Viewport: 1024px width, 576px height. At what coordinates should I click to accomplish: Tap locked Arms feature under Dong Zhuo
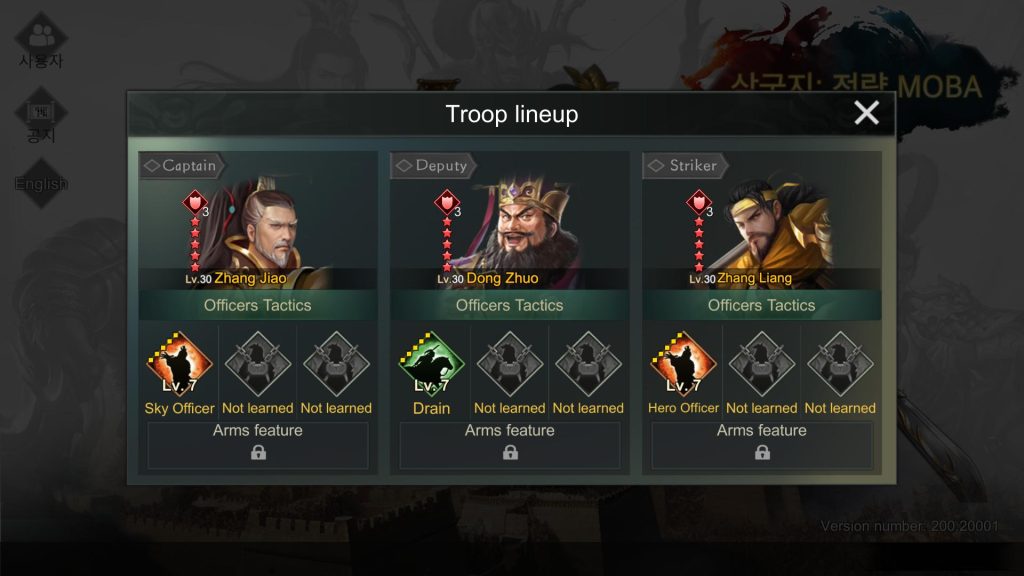(x=510, y=445)
